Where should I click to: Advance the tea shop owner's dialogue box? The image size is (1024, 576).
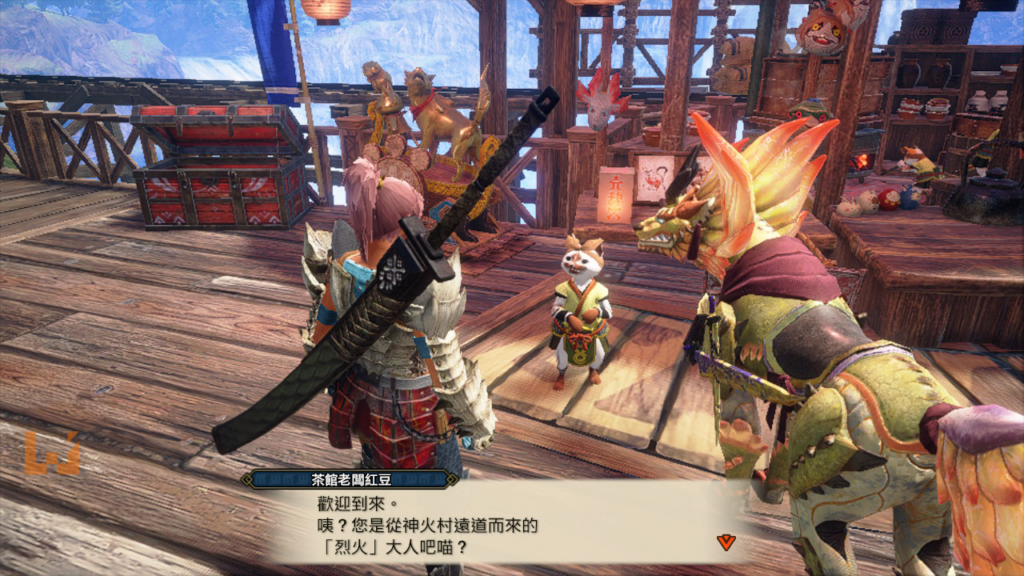[500, 525]
